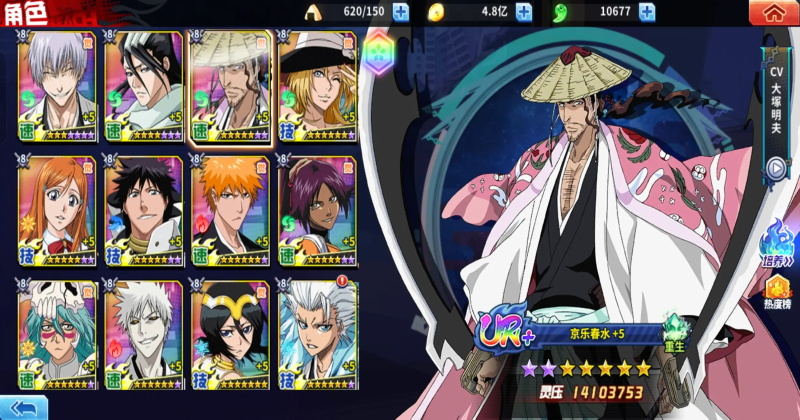
Task: Add more onigiri stamina with plus
Action: (x=401, y=13)
